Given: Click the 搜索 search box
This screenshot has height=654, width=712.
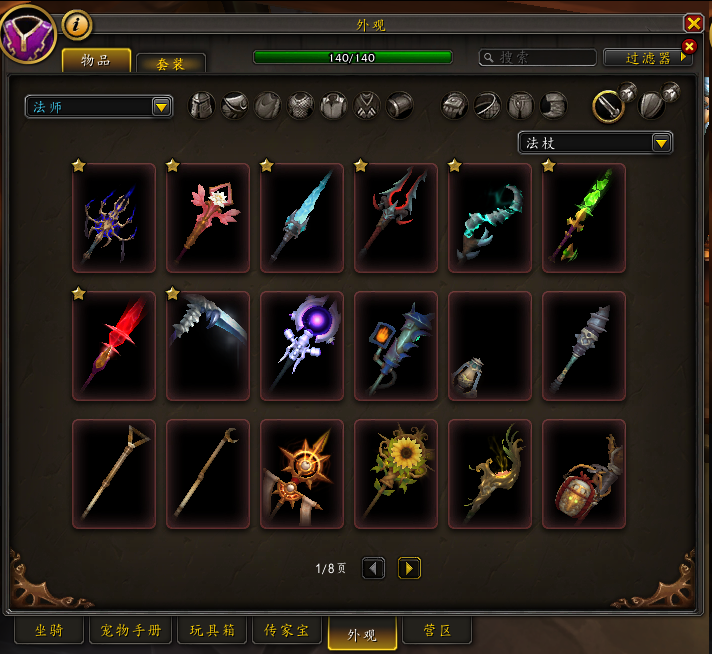Looking at the screenshot, I should coord(538,58).
